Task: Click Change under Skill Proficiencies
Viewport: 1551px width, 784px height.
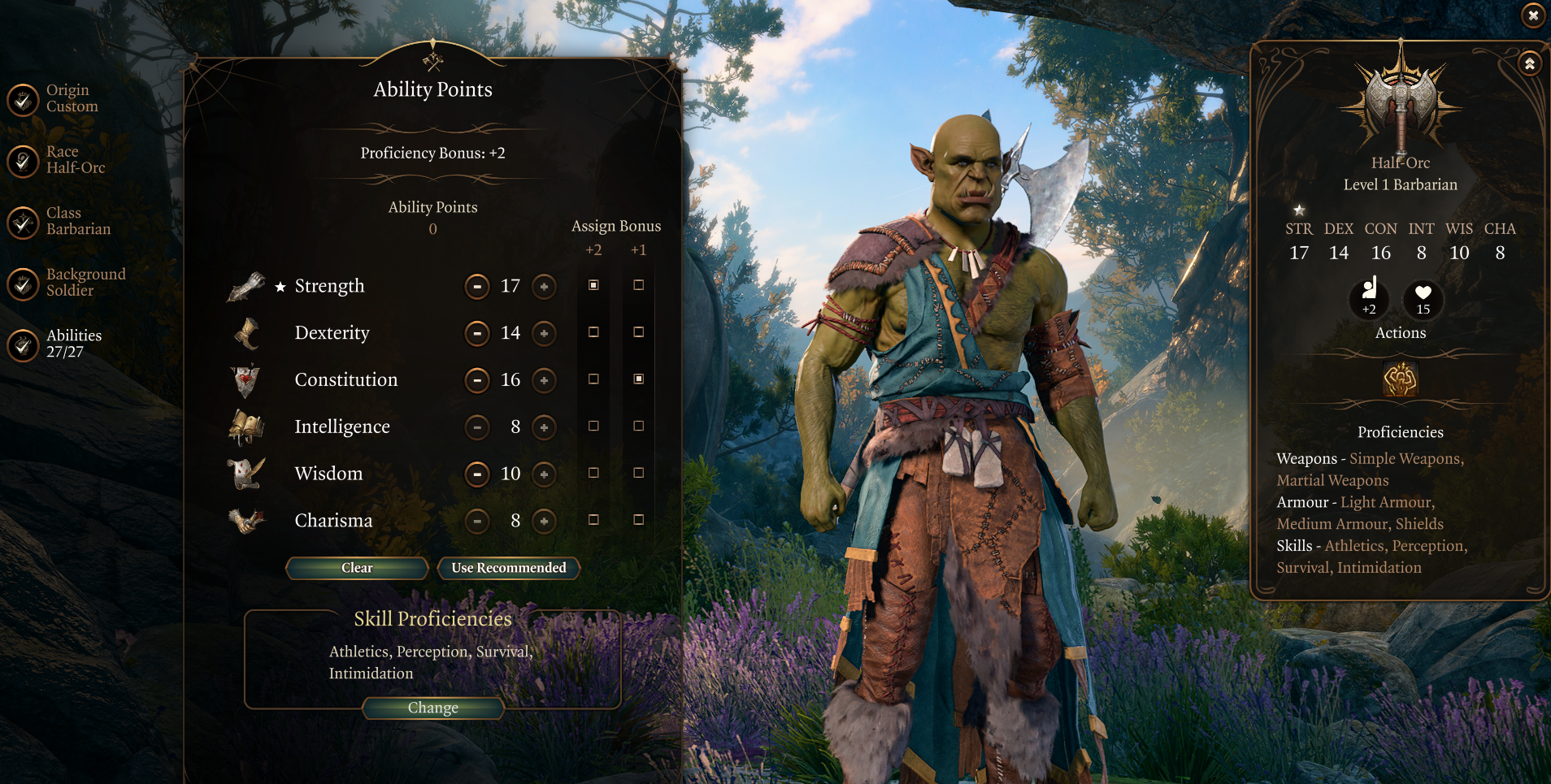Action: coord(432,708)
